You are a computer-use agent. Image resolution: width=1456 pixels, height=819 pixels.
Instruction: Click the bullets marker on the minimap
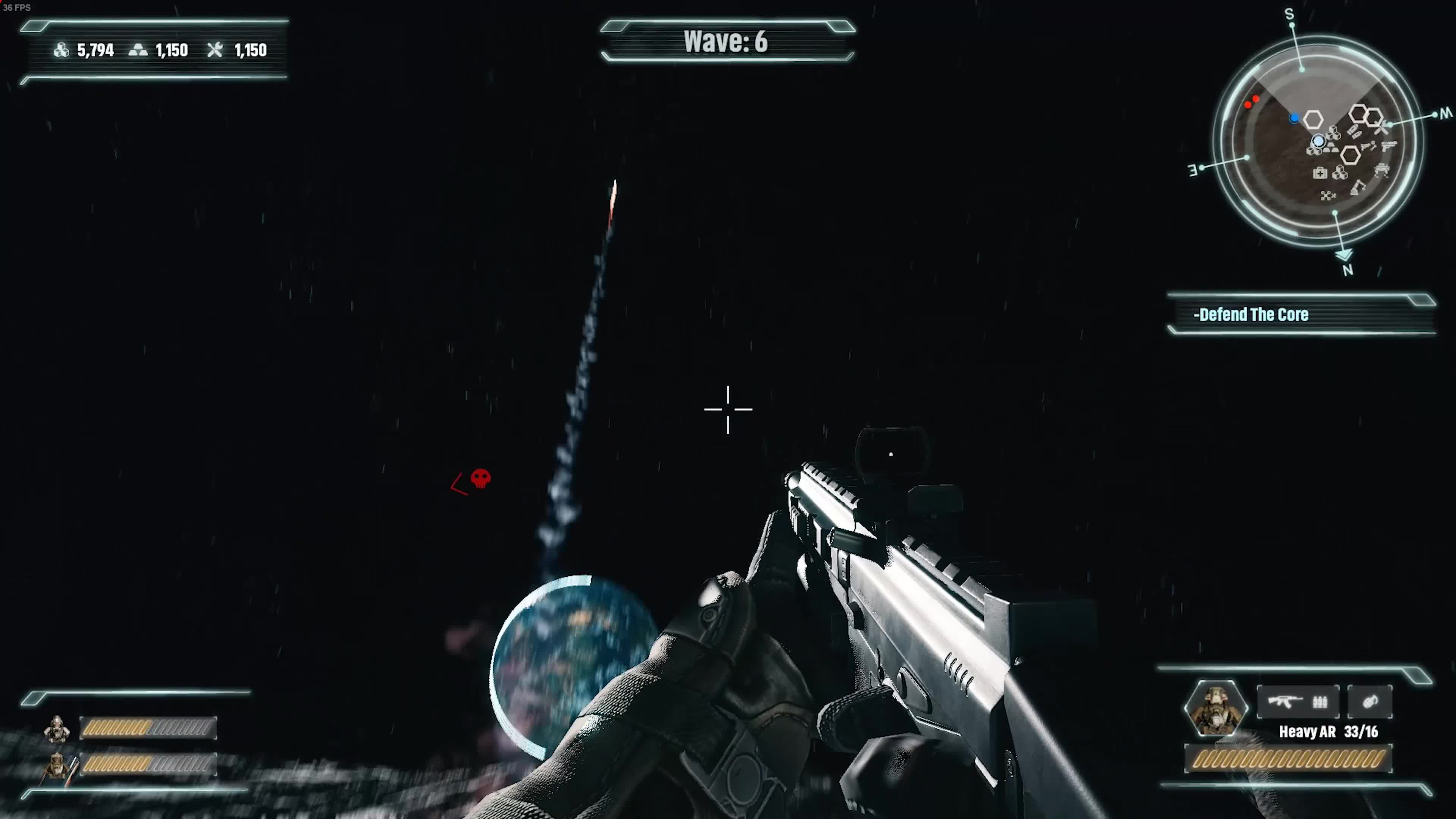pyautogui.click(x=1354, y=132)
